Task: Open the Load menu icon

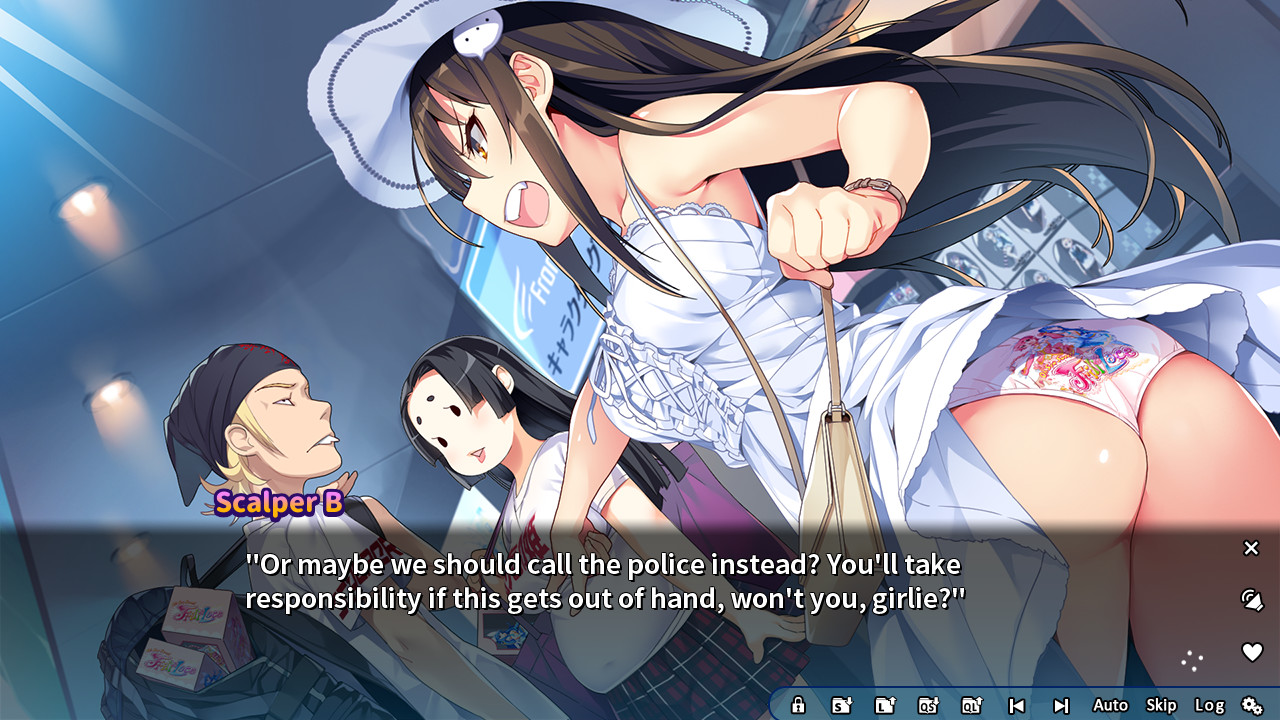Action: click(x=885, y=705)
